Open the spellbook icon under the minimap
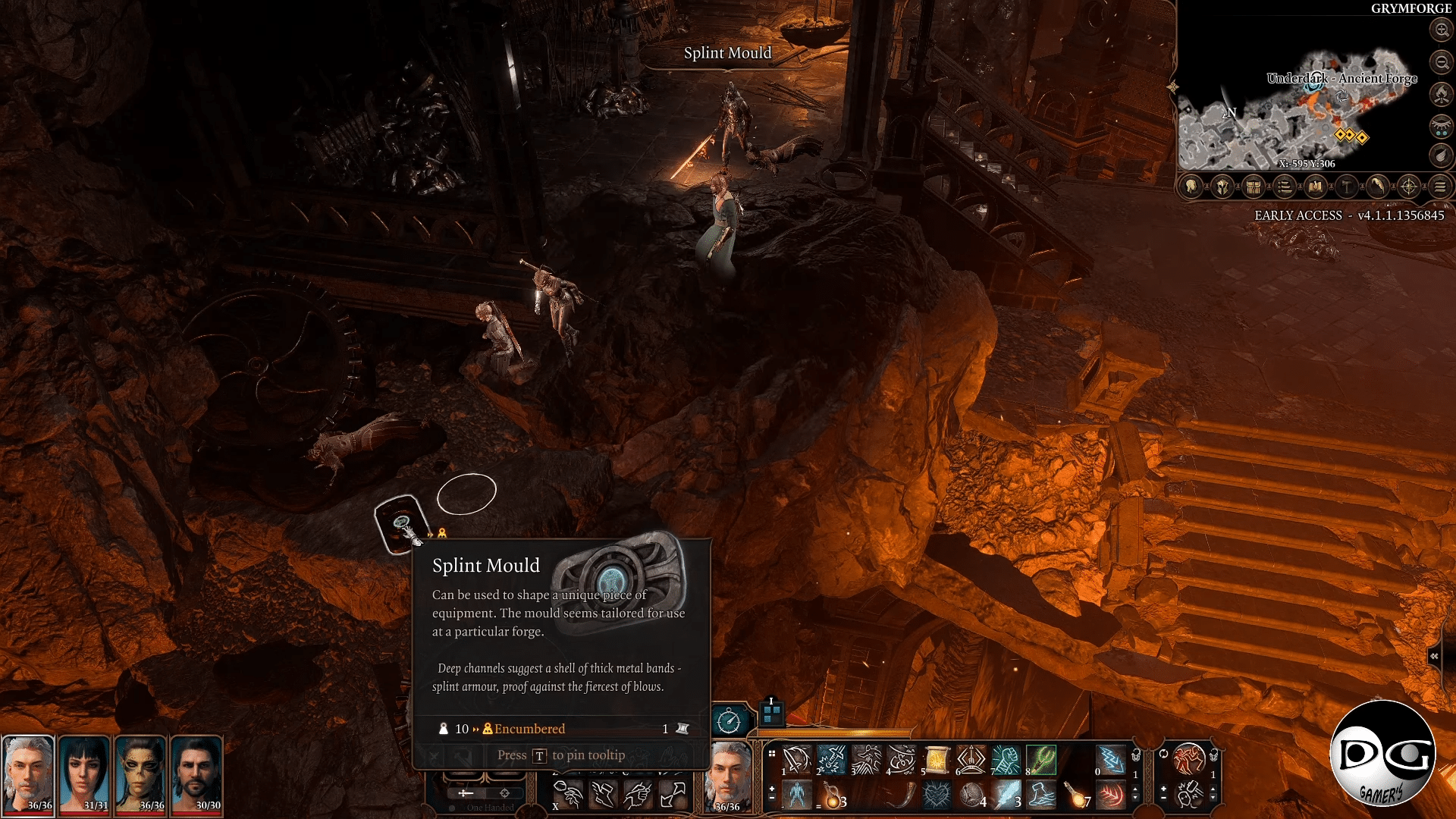1456x819 pixels. coord(1316,187)
